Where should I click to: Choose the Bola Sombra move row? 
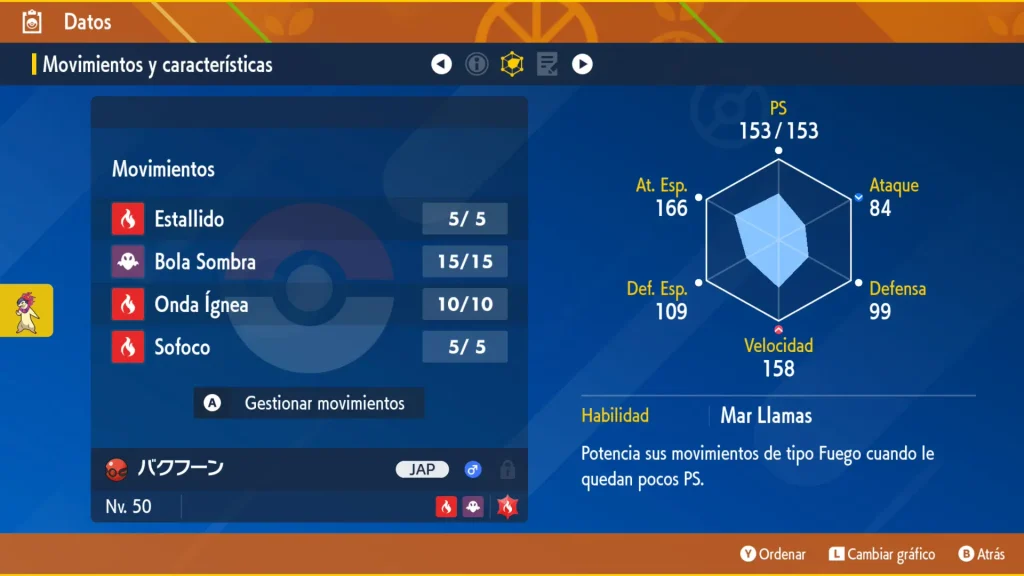(x=309, y=262)
